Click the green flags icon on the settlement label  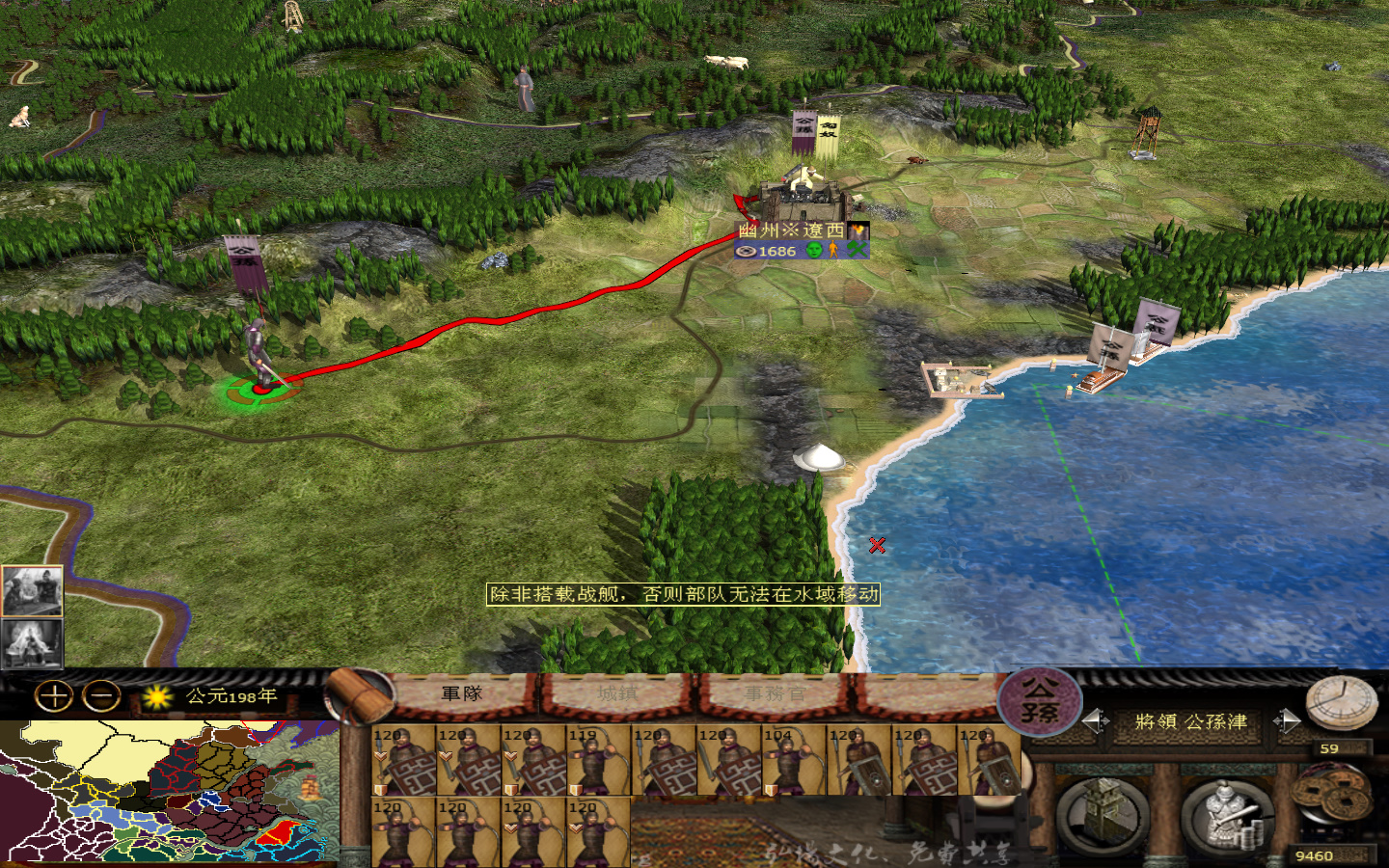click(x=855, y=251)
